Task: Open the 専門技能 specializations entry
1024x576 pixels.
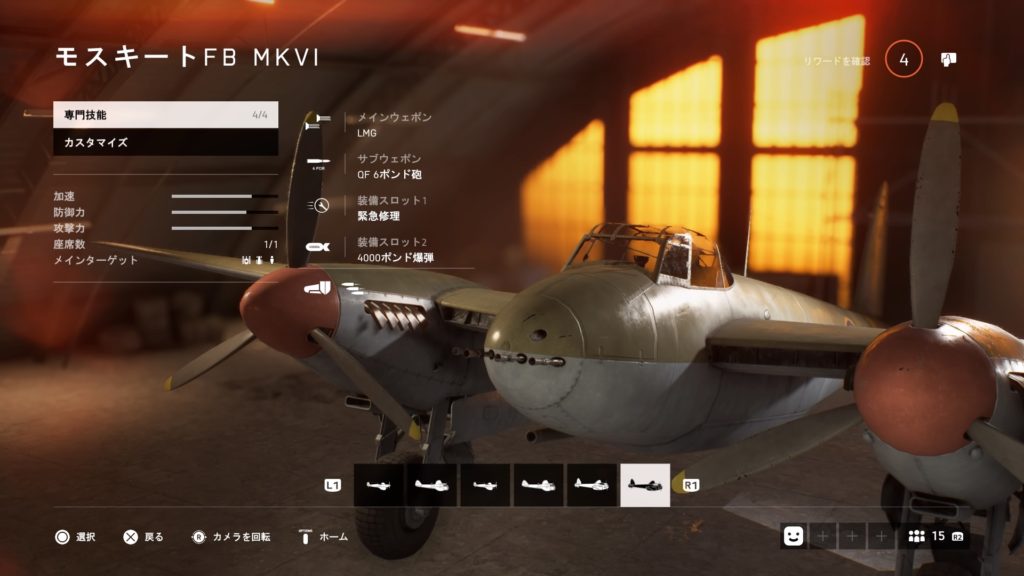Action: click(x=165, y=115)
